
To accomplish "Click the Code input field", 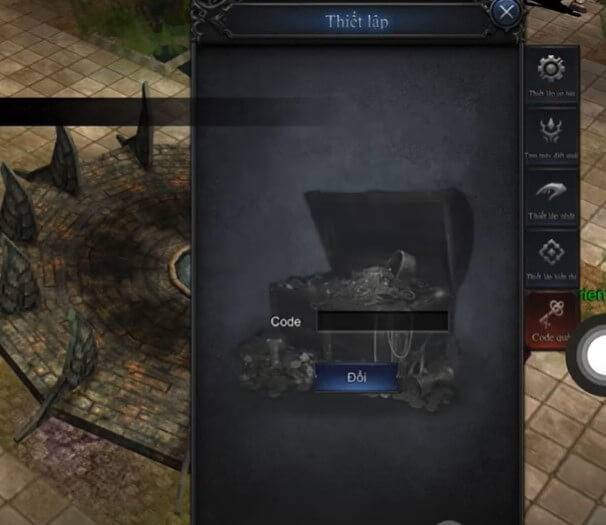I will point(382,321).
